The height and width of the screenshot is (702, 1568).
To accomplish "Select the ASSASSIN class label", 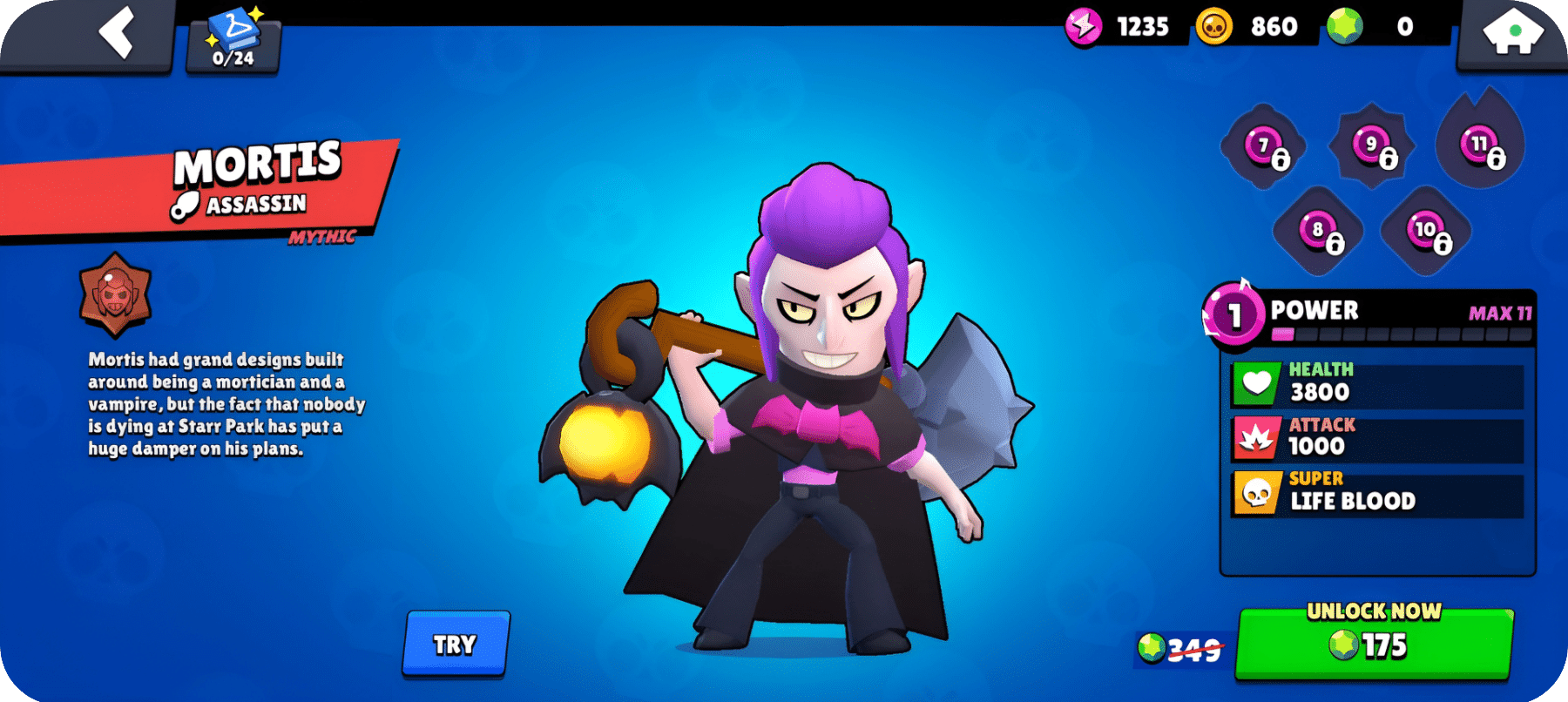I will 253,205.
